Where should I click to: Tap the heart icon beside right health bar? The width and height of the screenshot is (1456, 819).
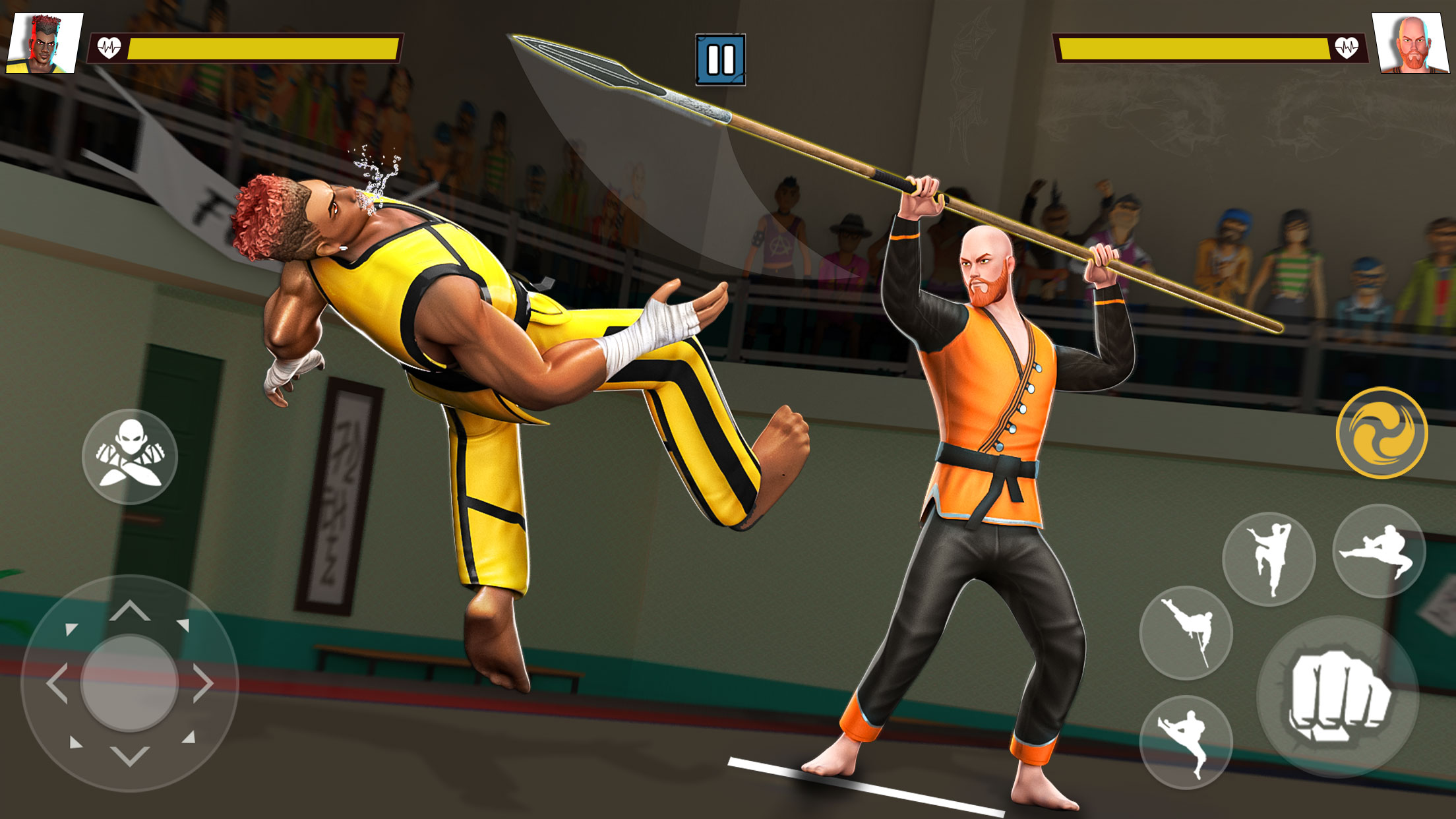pyautogui.click(x=1345, y=46)
